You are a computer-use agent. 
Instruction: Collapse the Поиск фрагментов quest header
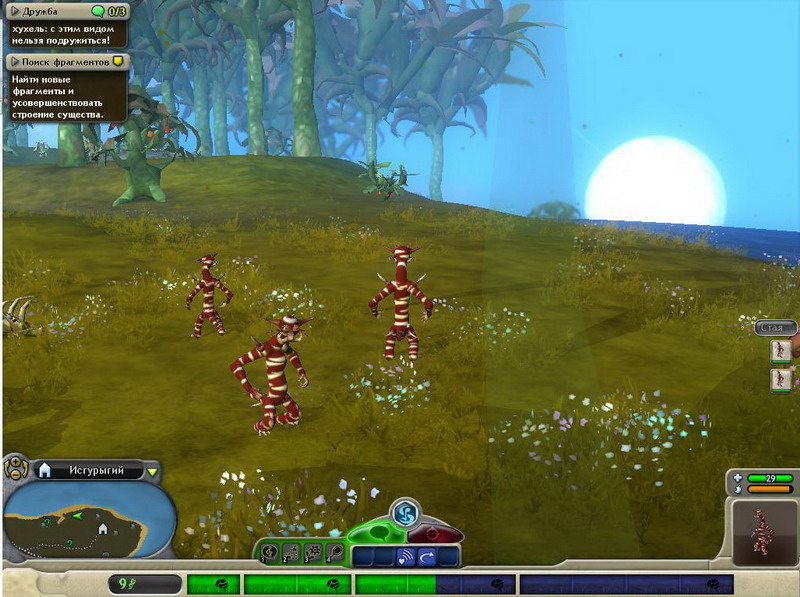pos(16,61)
